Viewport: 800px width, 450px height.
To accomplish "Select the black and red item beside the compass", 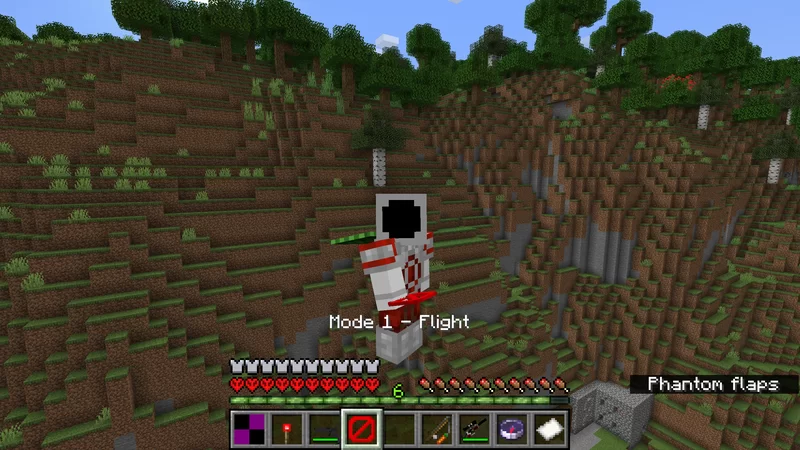I will coord(477,429).
